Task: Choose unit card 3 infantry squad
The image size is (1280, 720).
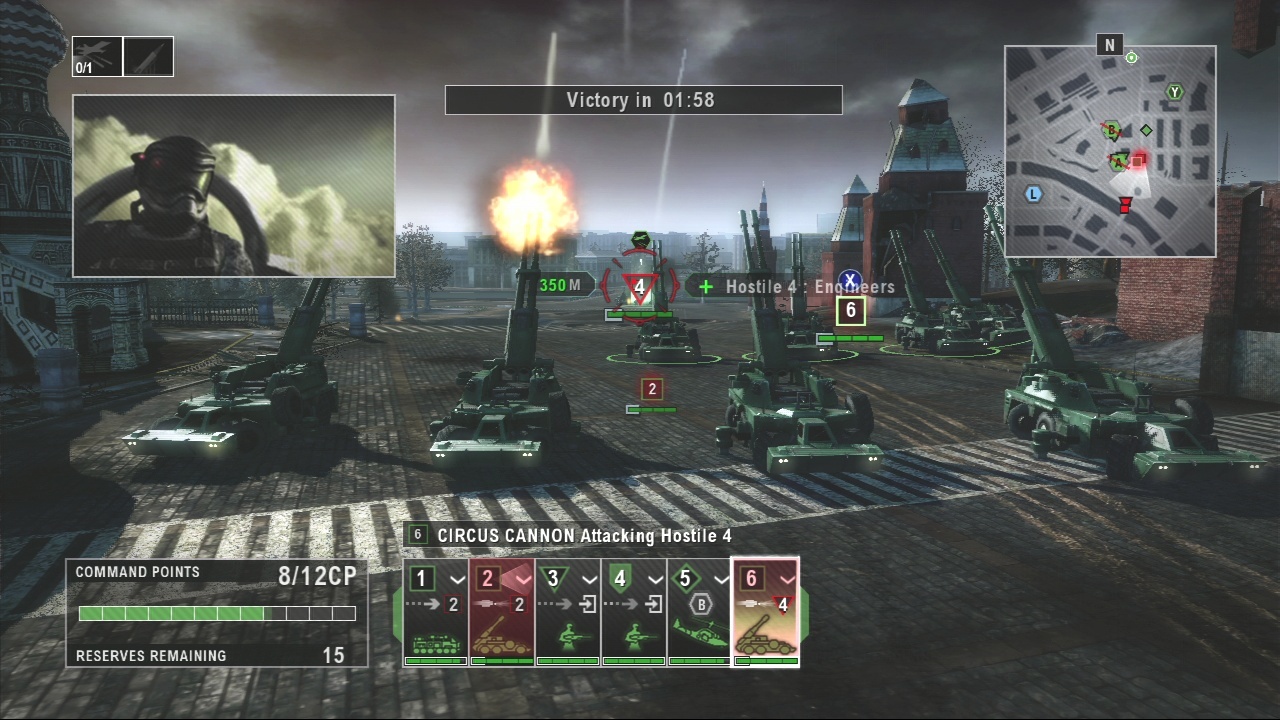Action: pos(567,612)
